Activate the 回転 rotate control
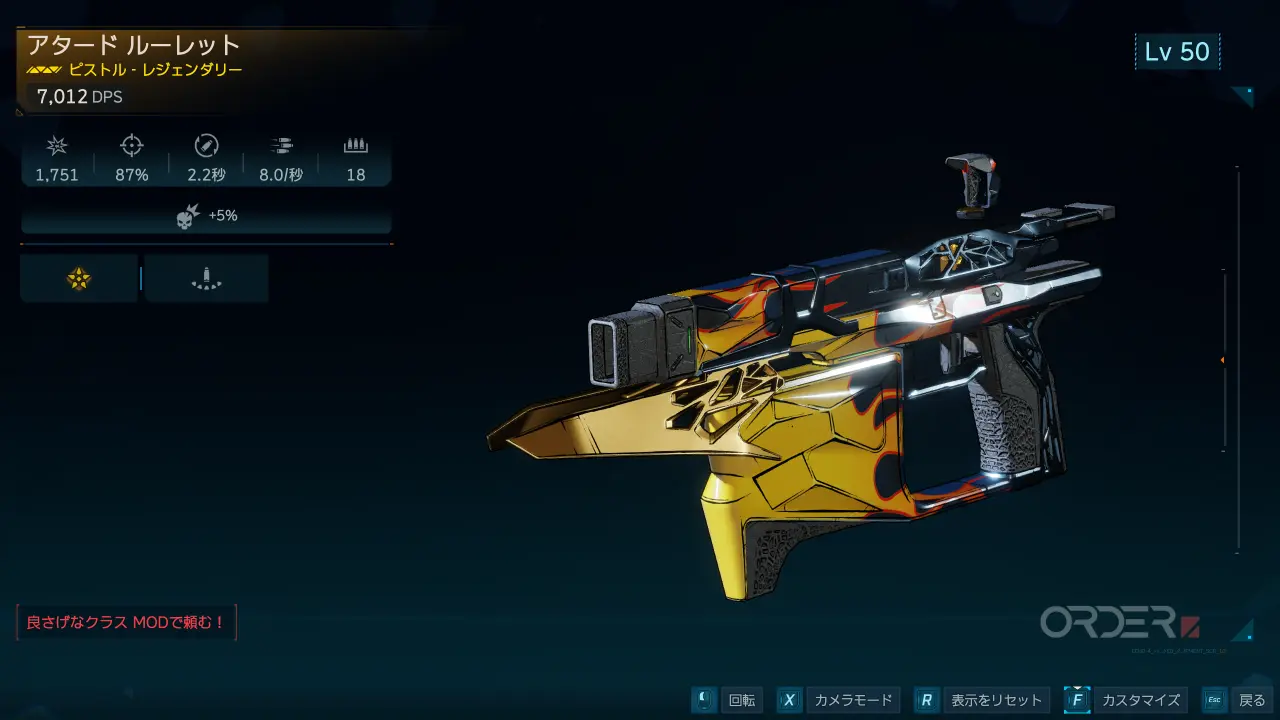Screen dimensions: 1280x720 point(727,700)
